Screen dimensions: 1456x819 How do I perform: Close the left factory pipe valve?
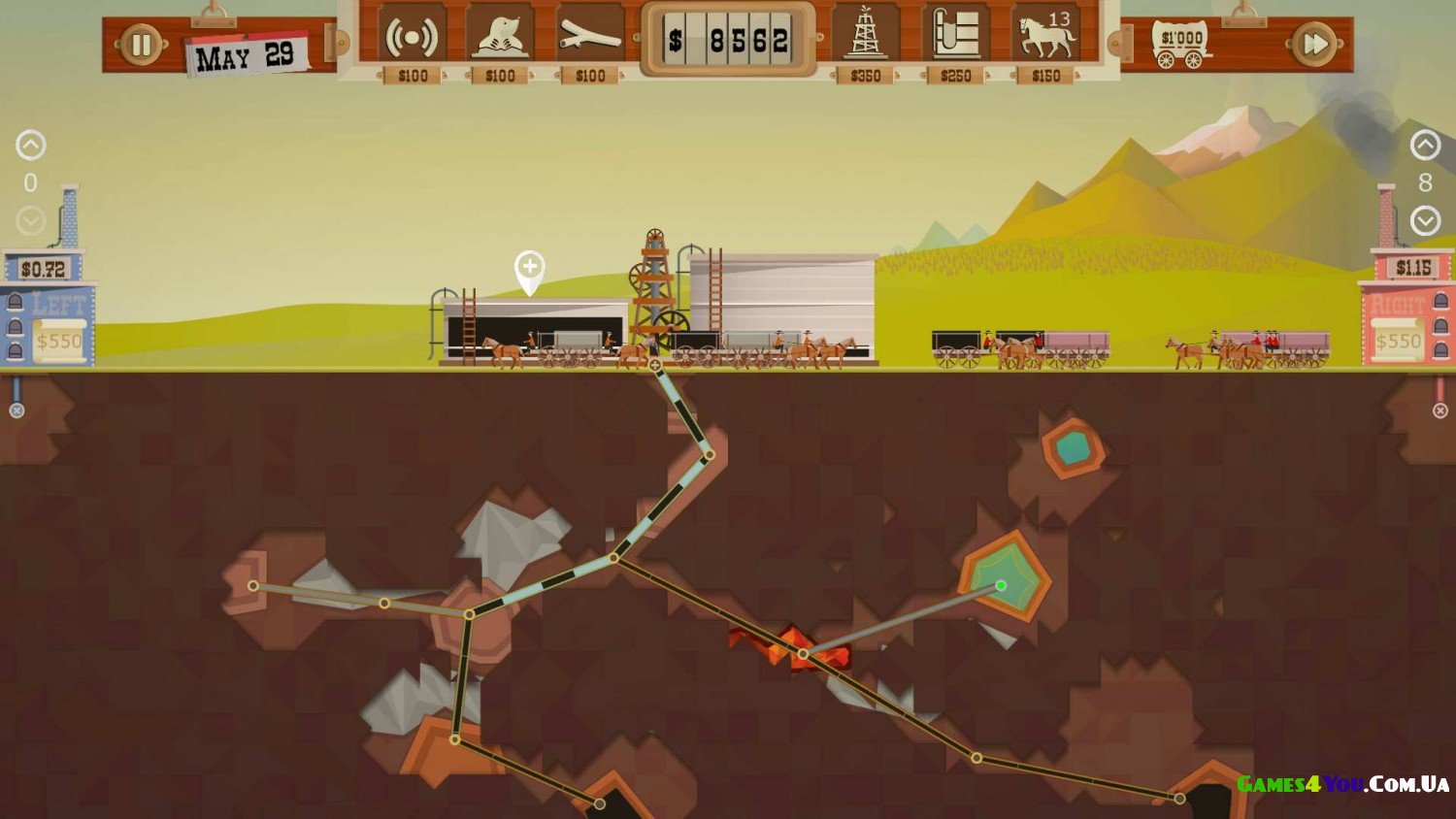tap(17, 410)
